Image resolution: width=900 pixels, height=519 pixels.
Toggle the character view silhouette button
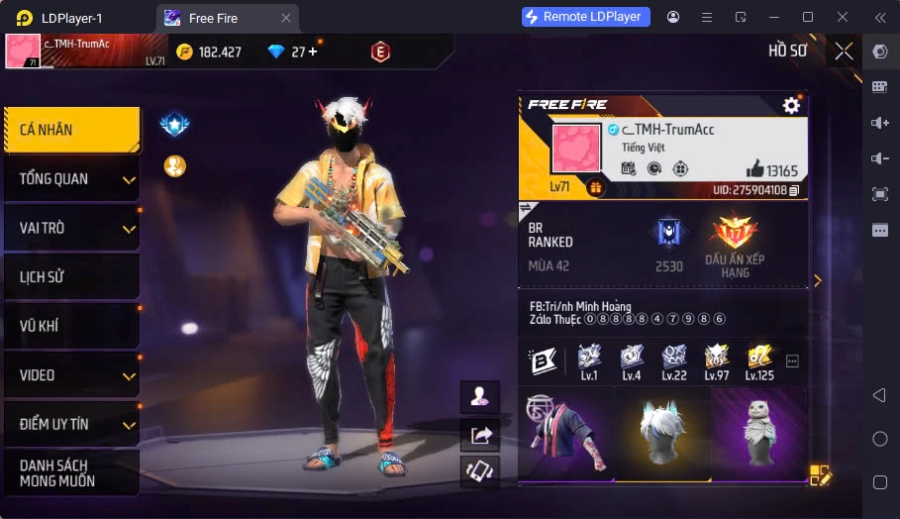point(480,397)
